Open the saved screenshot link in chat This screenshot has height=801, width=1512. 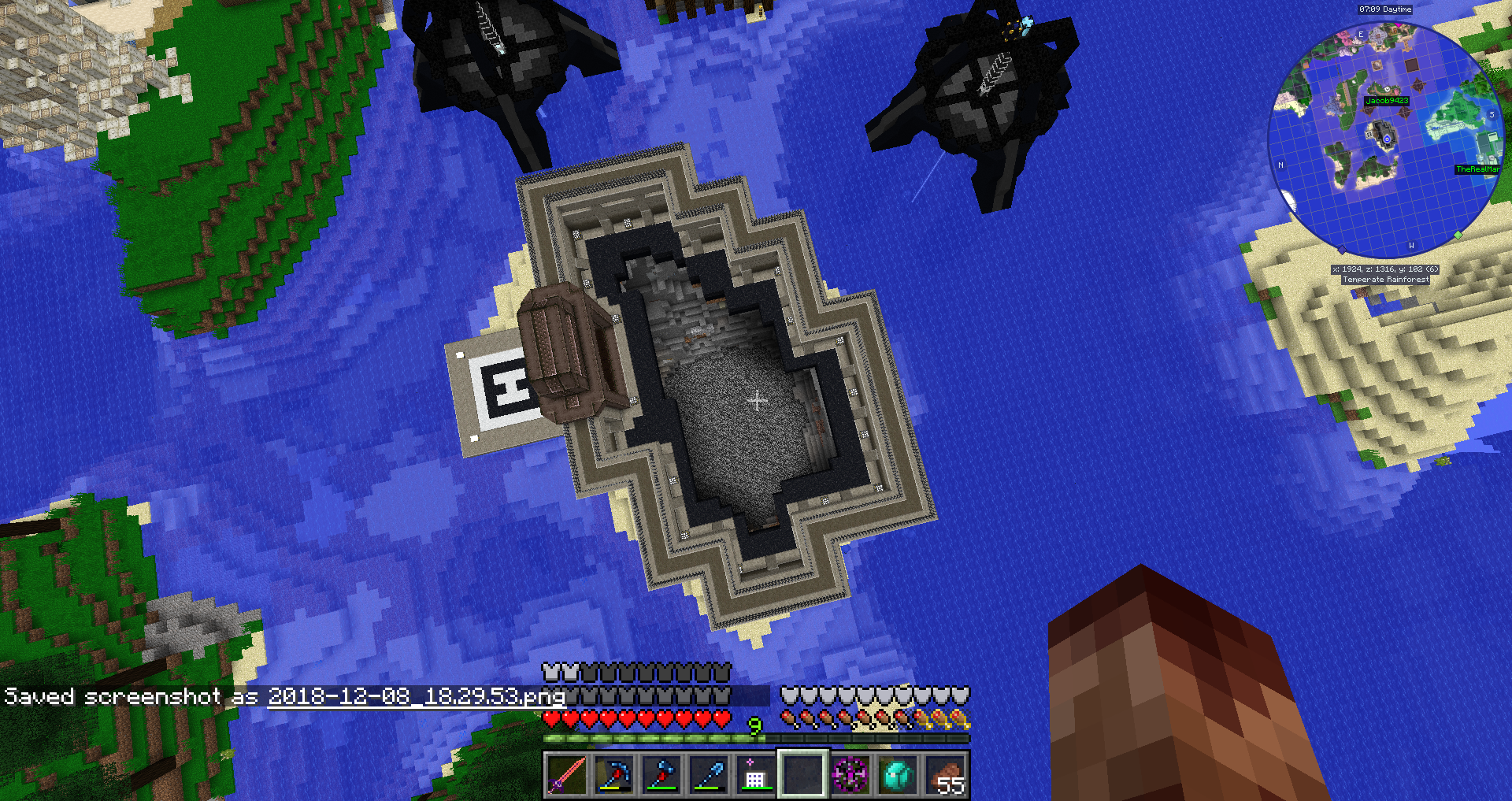click(x=416, y=696)
